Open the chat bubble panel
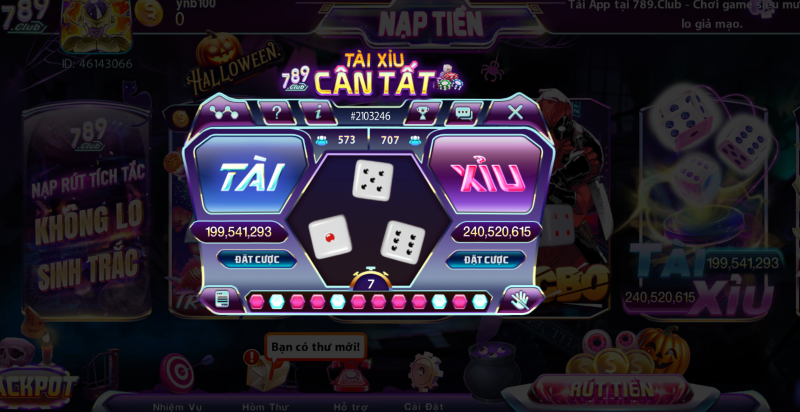Screen dimensions: 800x412 click(x=463, y=113)
